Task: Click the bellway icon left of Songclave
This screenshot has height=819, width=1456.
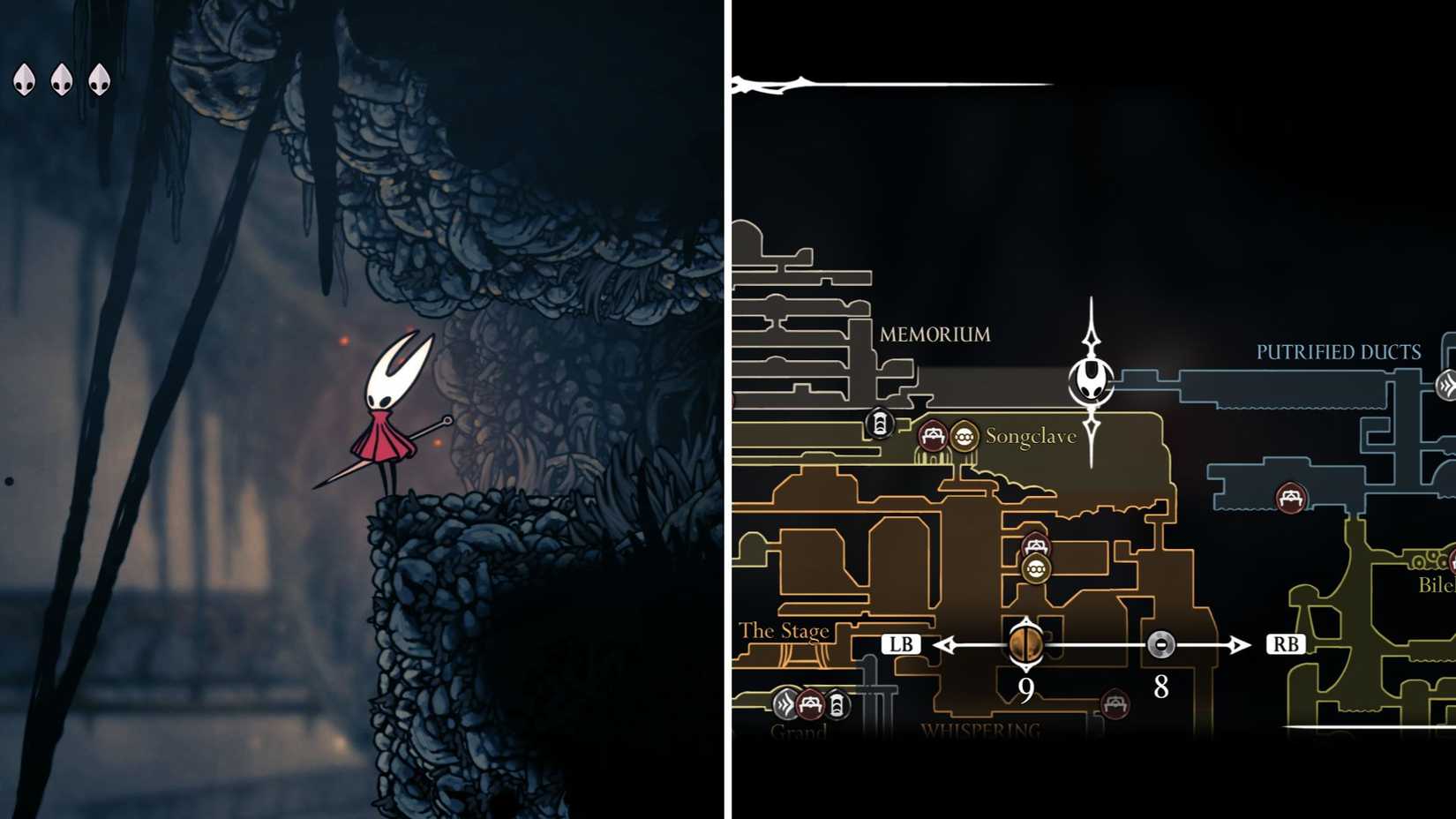Action: (879, 424)
